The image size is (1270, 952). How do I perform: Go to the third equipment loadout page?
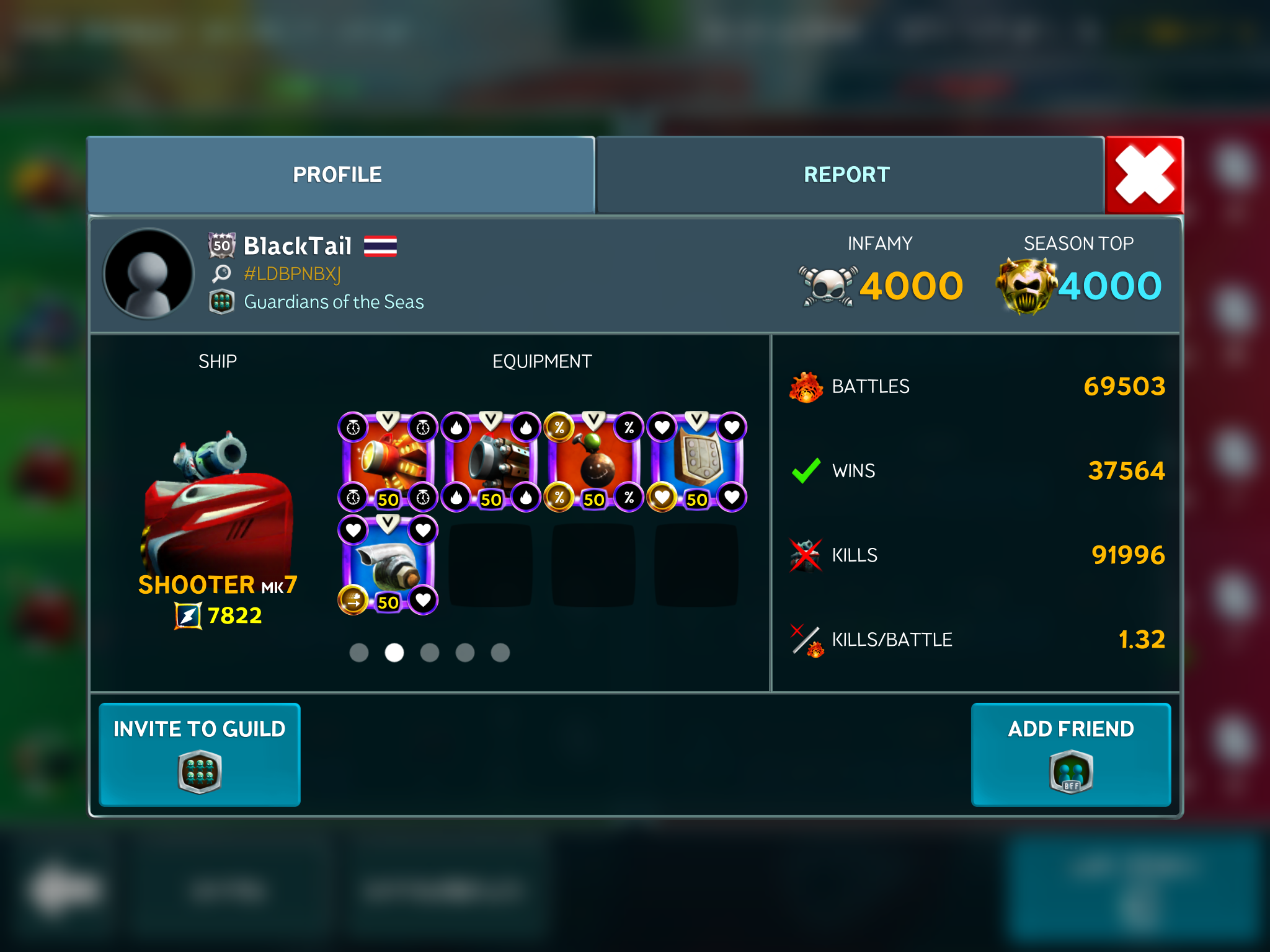click(x=430, y=653)
